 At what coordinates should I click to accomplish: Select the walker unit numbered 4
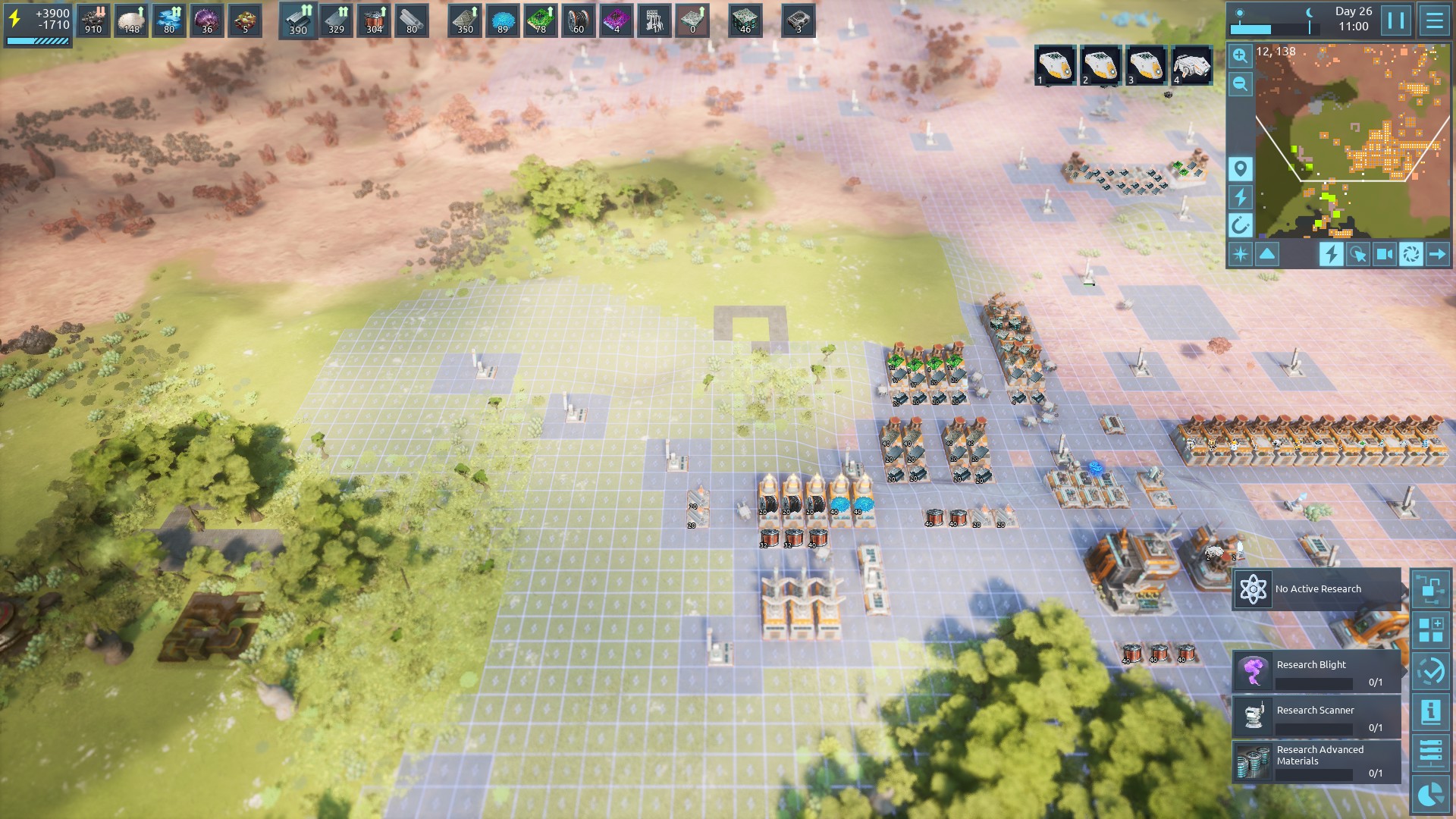coord(1191,65)
